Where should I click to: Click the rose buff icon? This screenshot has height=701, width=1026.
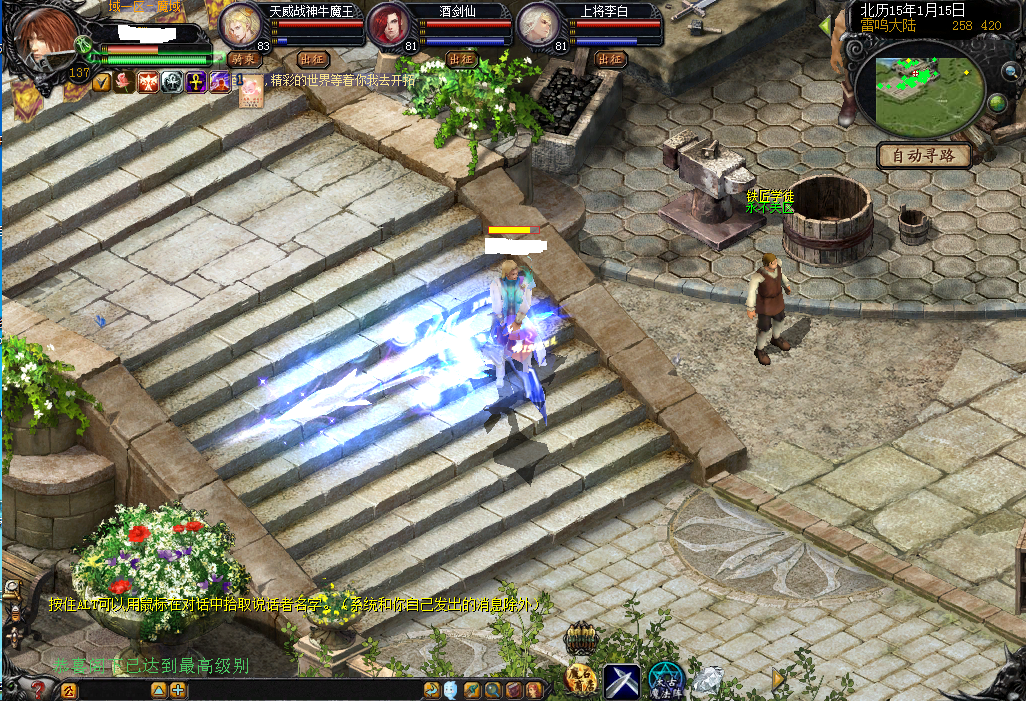click(123, 82)
